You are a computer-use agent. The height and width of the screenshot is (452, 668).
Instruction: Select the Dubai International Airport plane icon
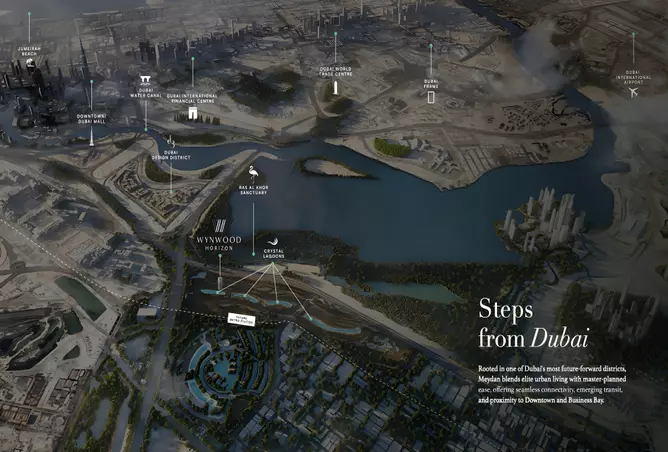[x=632, y=92]
